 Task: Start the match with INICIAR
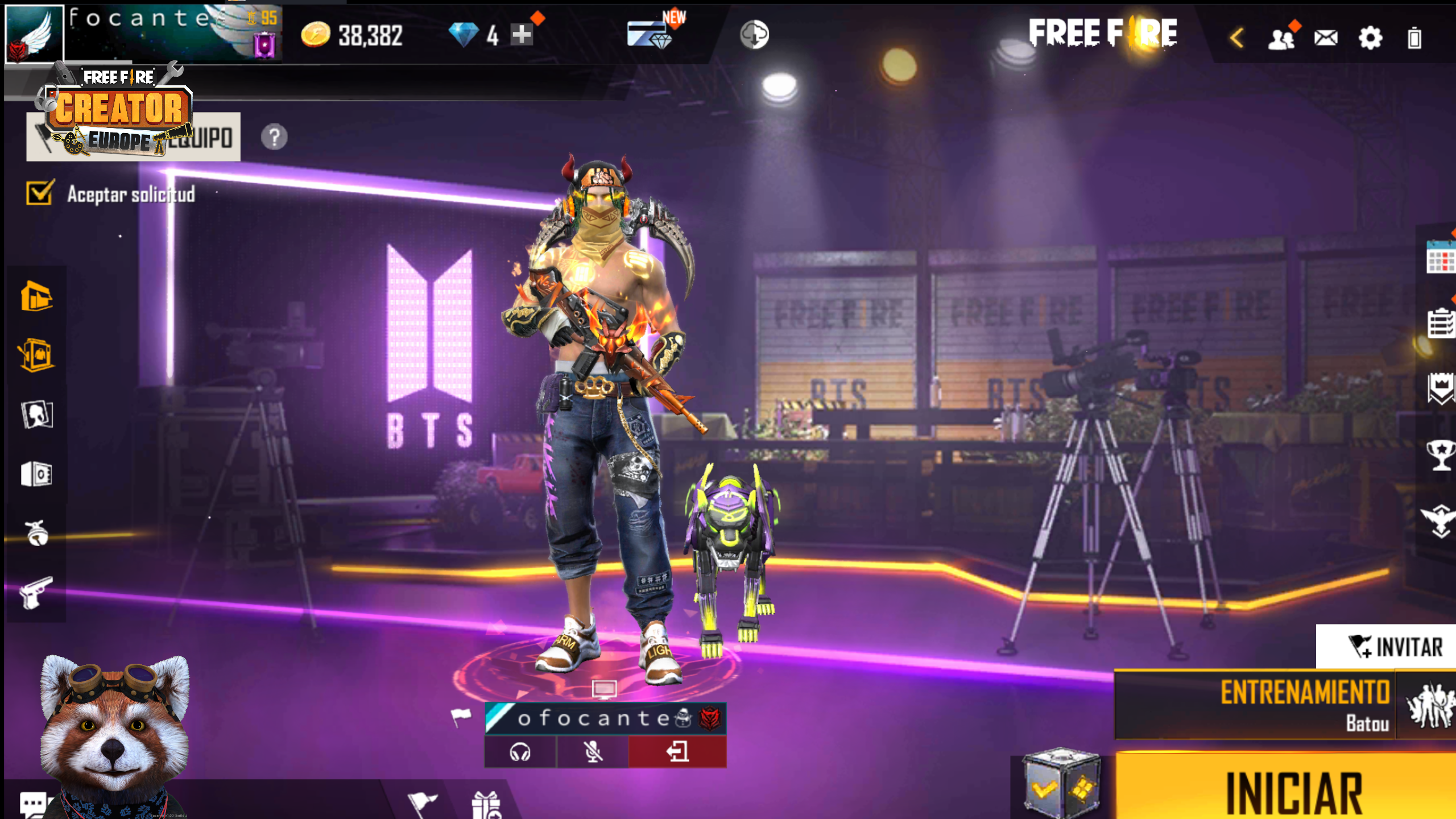click(x=1291, y=791)
